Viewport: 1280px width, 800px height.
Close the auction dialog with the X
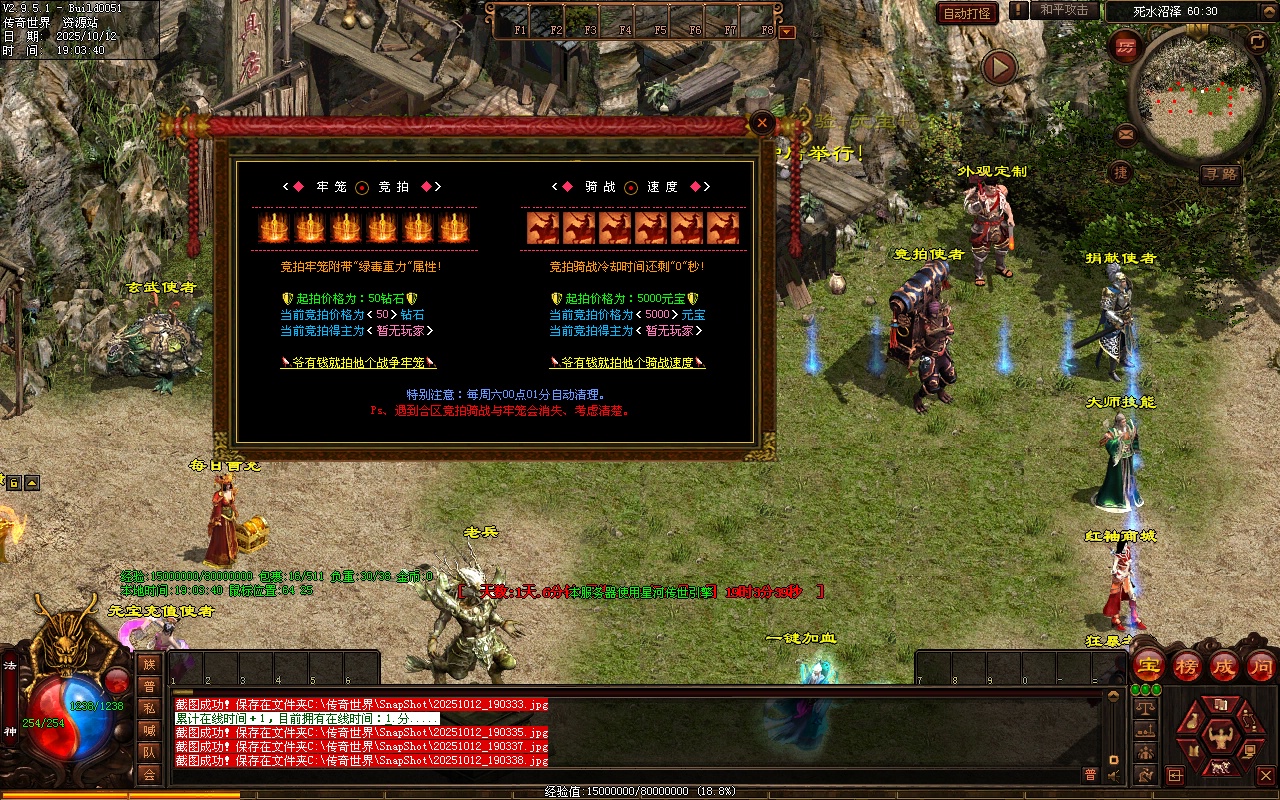click(763, 123)
